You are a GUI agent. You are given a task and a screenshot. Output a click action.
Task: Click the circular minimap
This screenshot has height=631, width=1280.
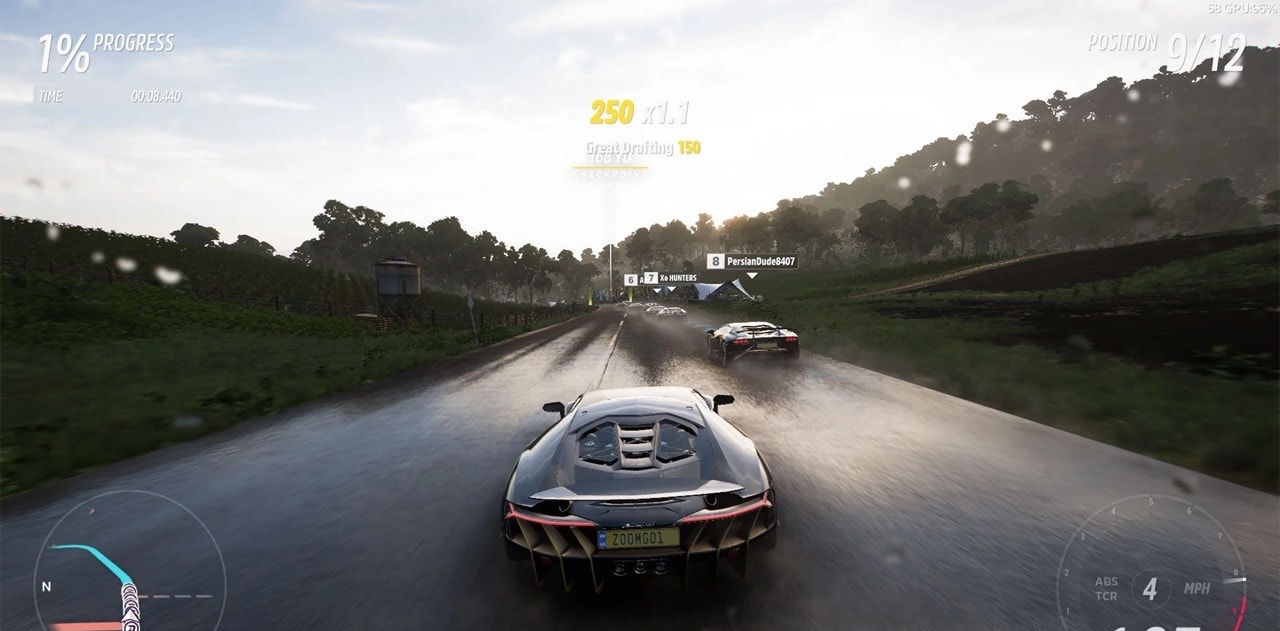[x=128, y=565]
